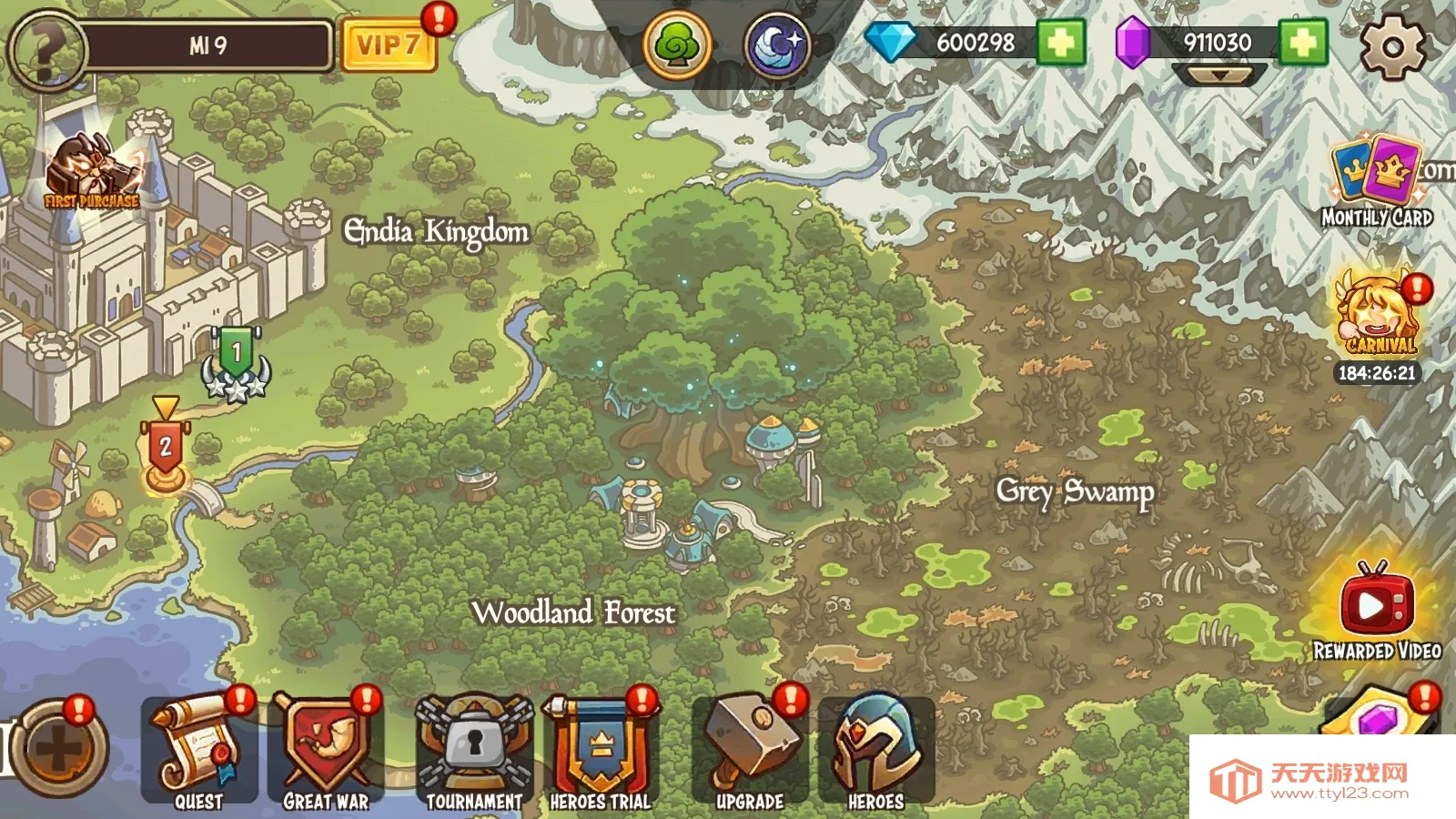The width and height of the screenshot is (1456, 819).
Task: Add more purple gems with plus button
Action: point(1302,43)
